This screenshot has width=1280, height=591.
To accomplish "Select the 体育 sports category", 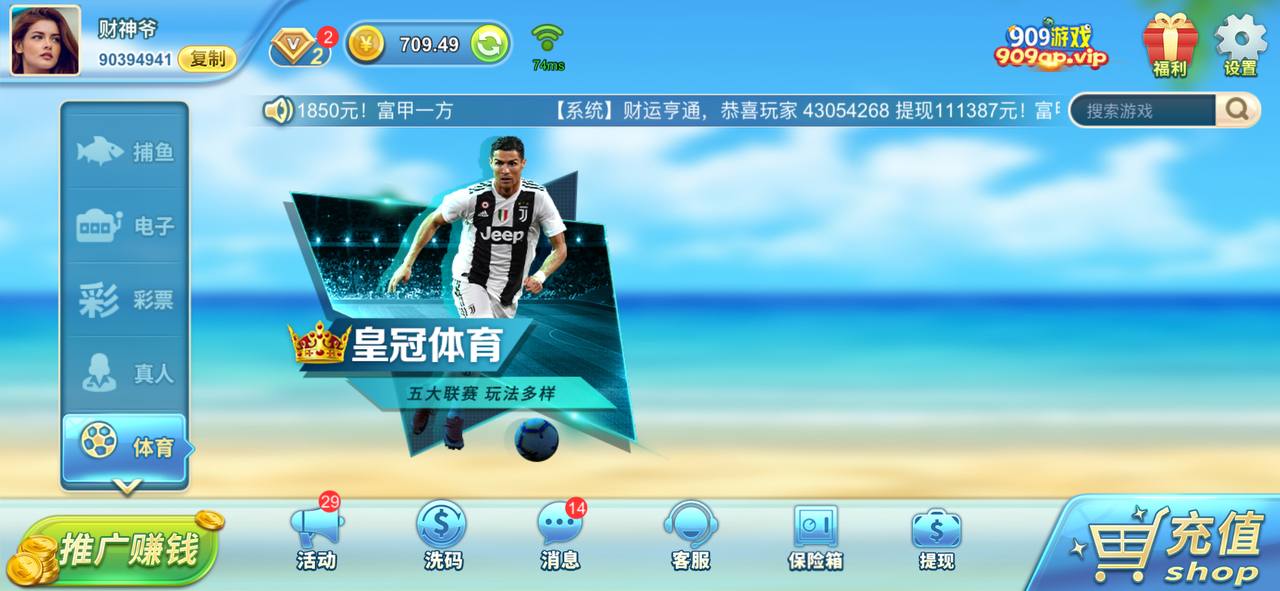I will click(x=125, y=446).
